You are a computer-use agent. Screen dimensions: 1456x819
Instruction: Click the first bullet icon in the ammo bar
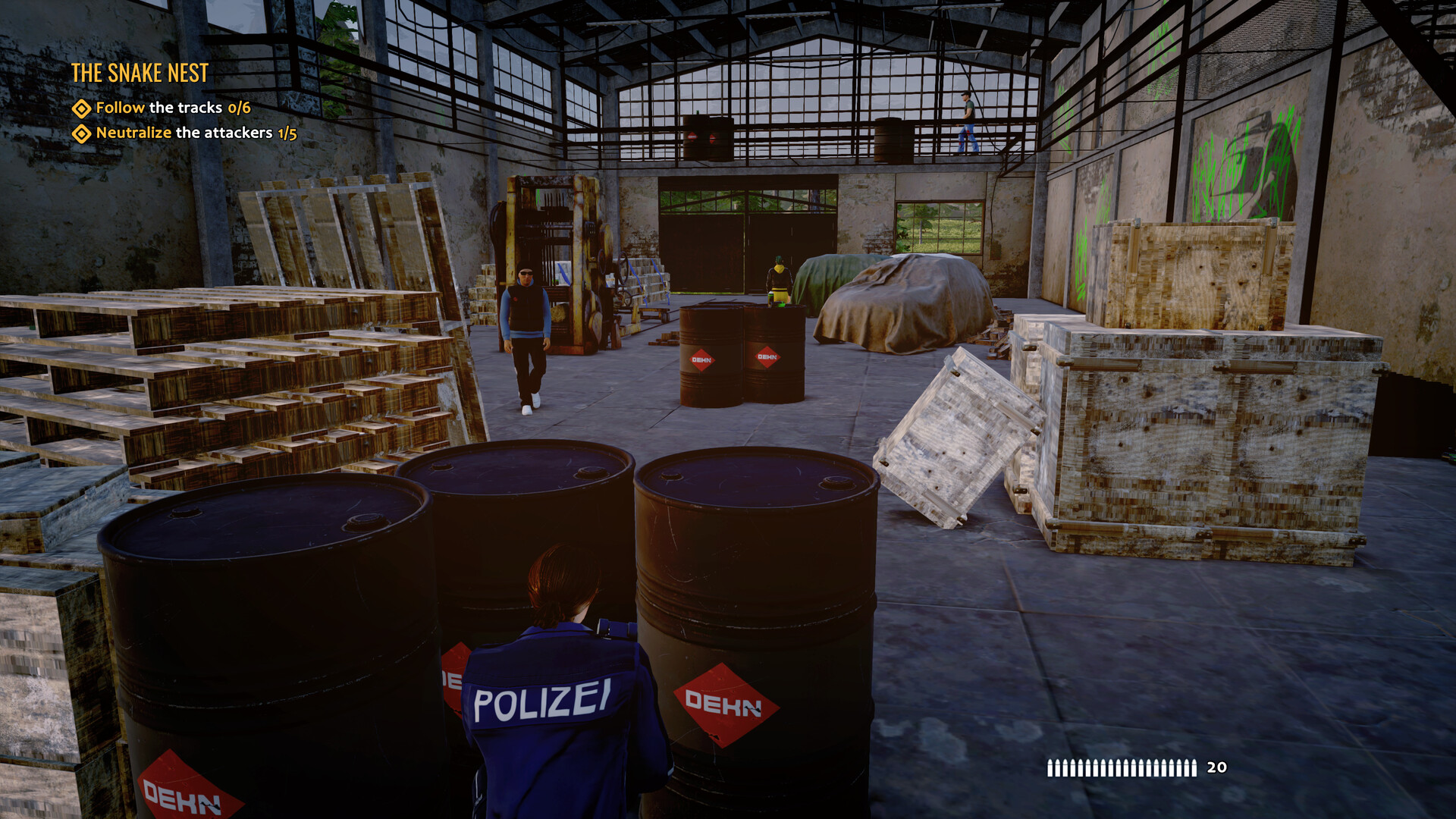tap(1050, 768)
